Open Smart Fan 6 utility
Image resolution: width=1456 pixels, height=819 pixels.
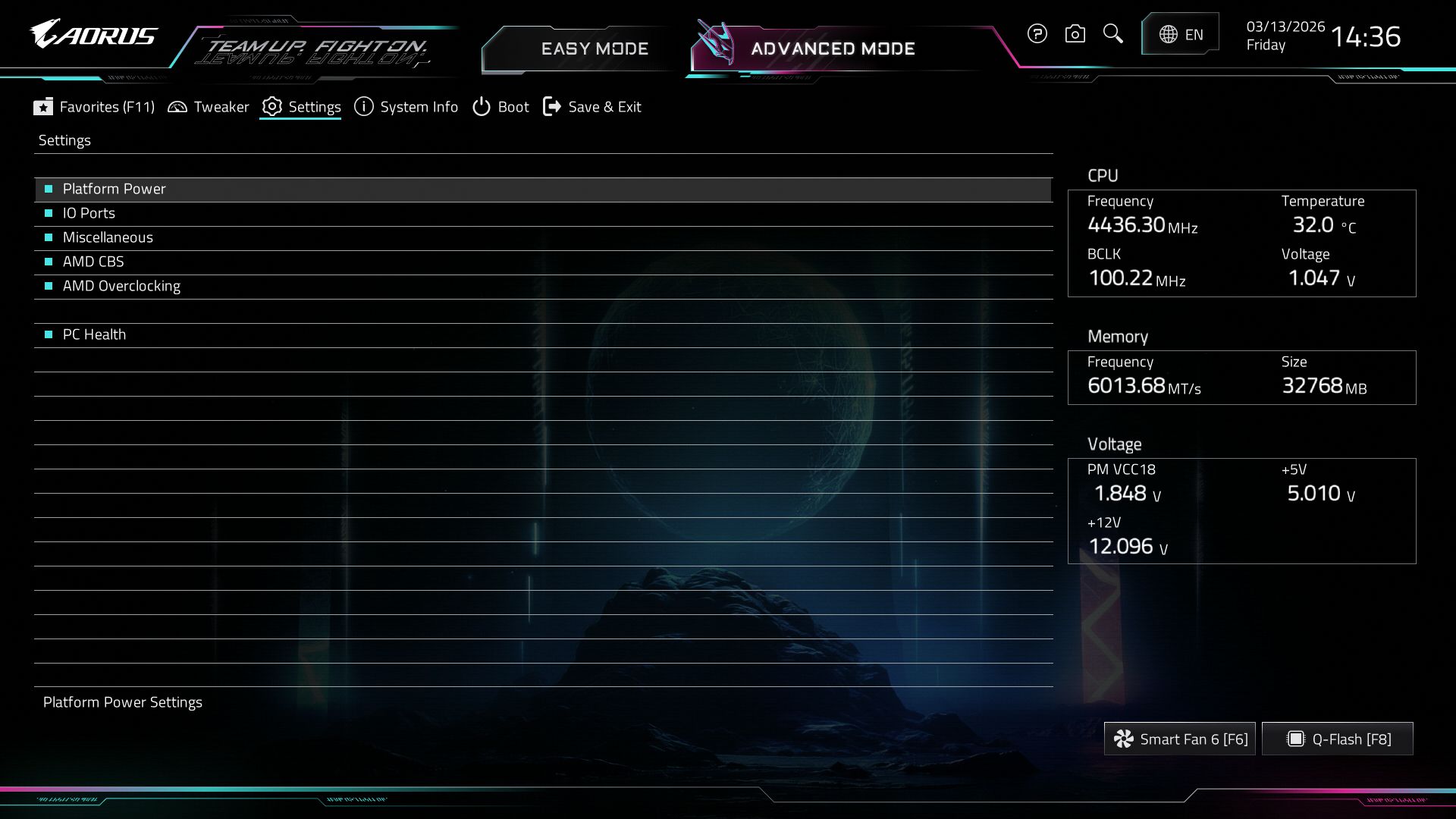tap(1180, 739)
